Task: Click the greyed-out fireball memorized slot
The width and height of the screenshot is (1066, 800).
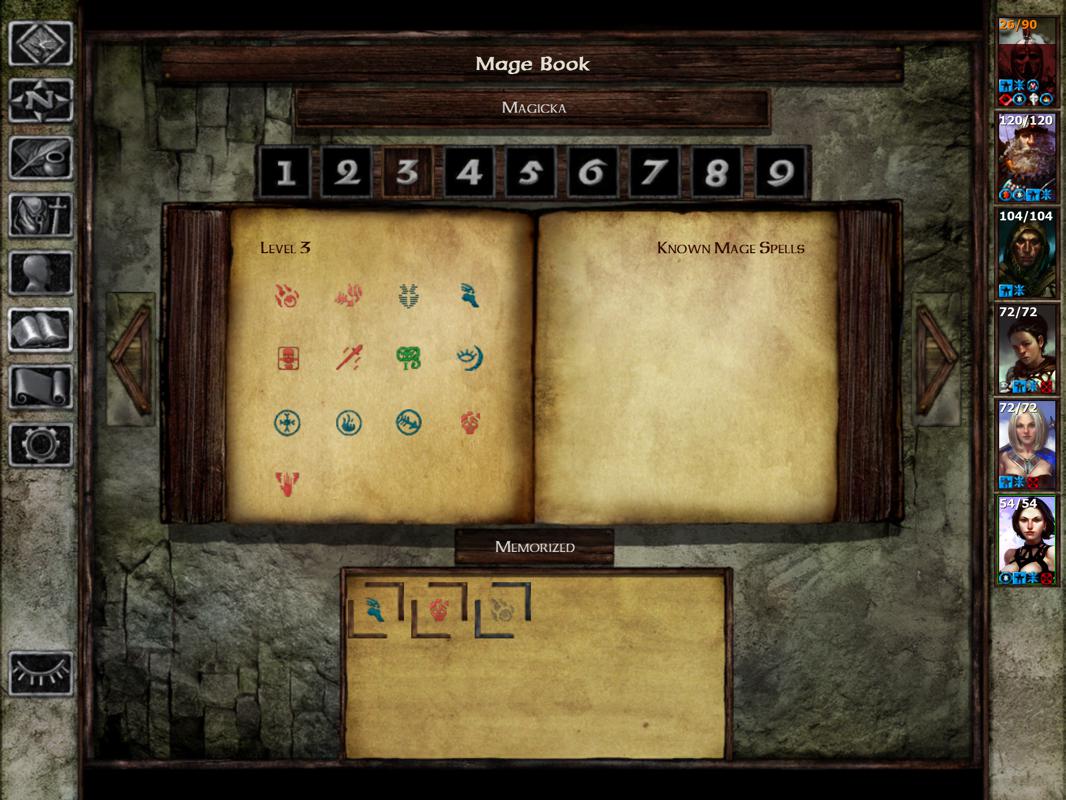Action: [x=502, y=609]
